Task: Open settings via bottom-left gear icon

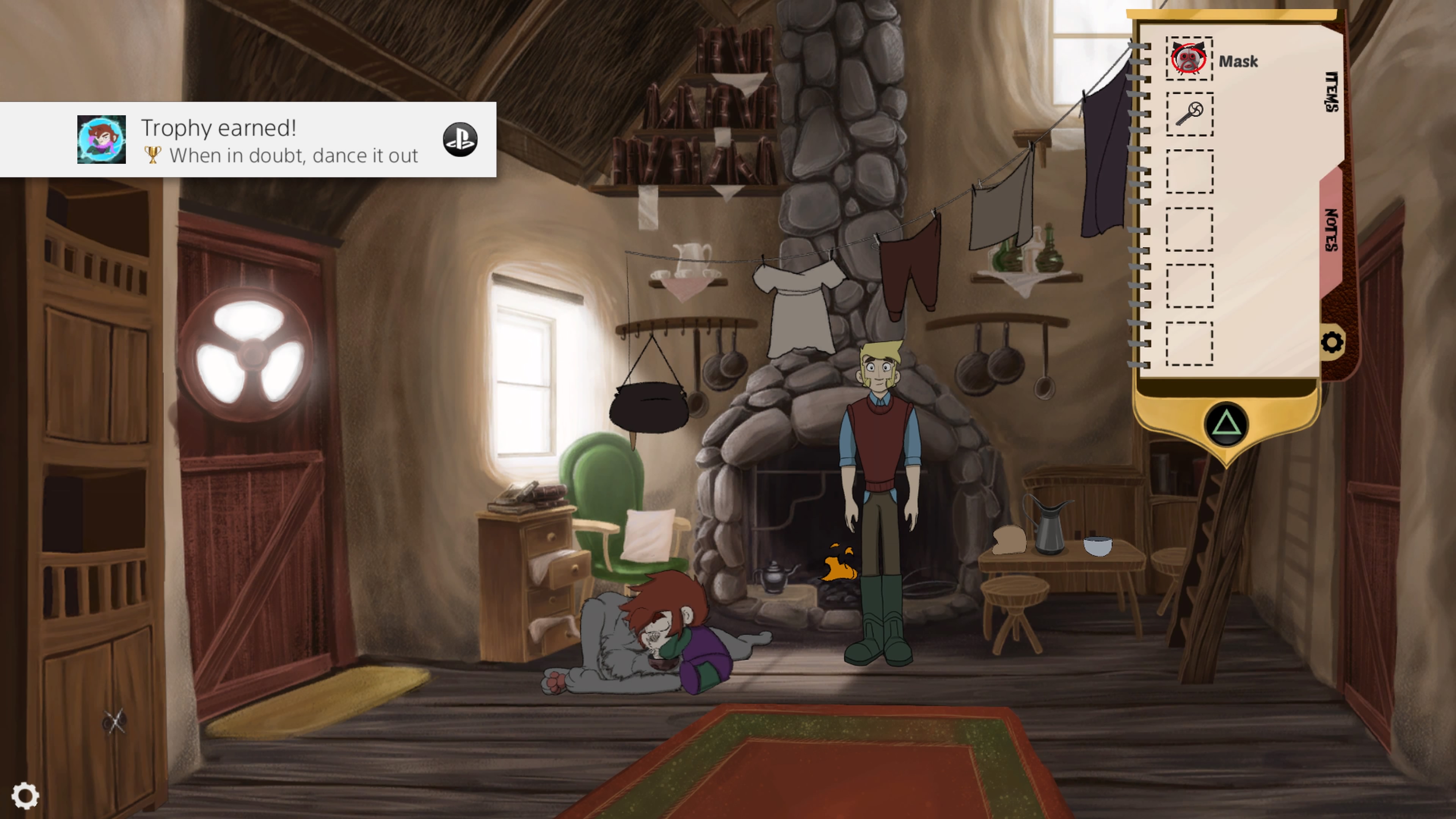Action: tap(25, 796)
